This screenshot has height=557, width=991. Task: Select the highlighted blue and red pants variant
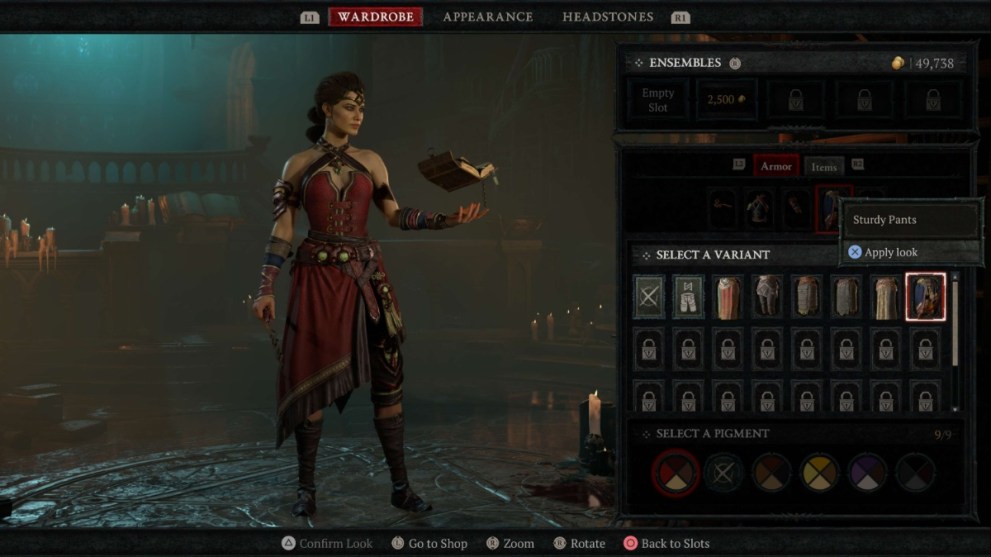pos(925,297)
